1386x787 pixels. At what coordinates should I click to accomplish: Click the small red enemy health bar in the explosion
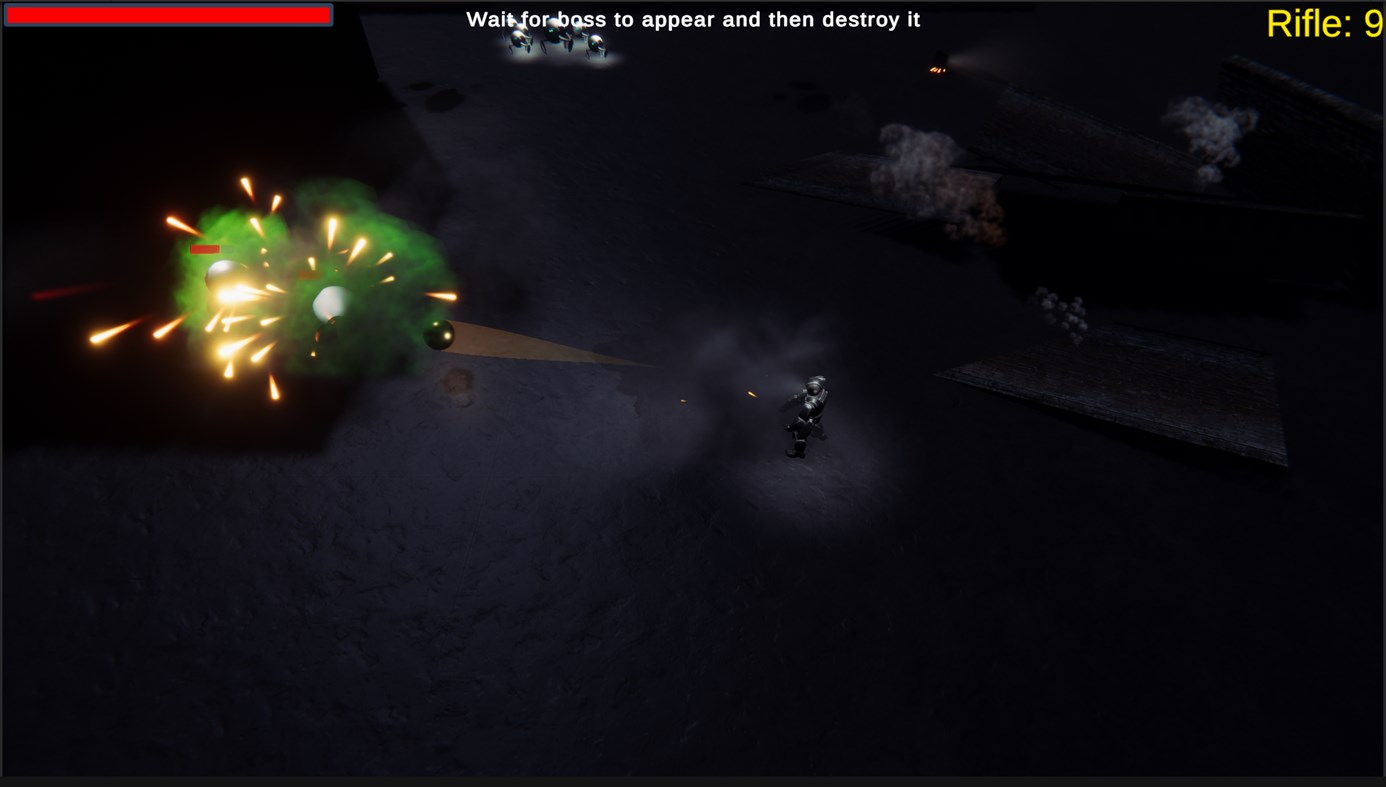[204, 247]
